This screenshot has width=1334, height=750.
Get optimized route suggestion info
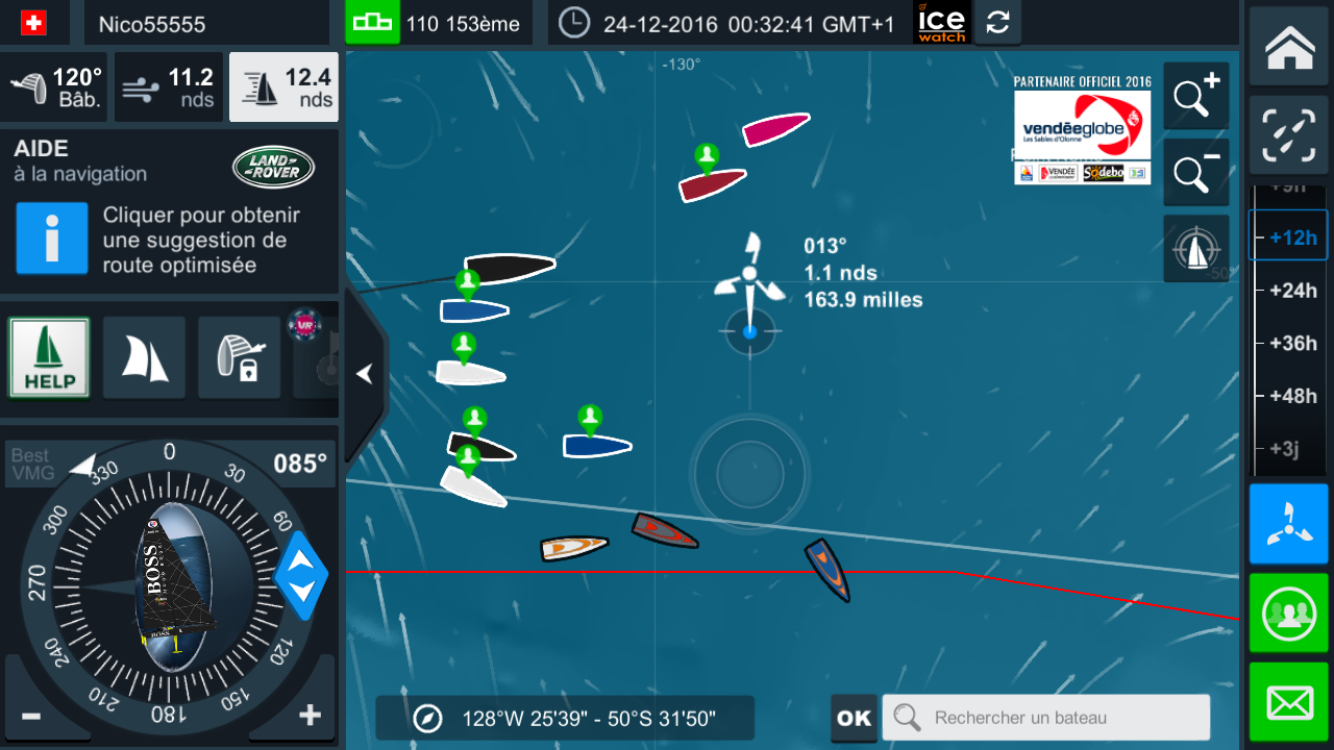point(52,239)
